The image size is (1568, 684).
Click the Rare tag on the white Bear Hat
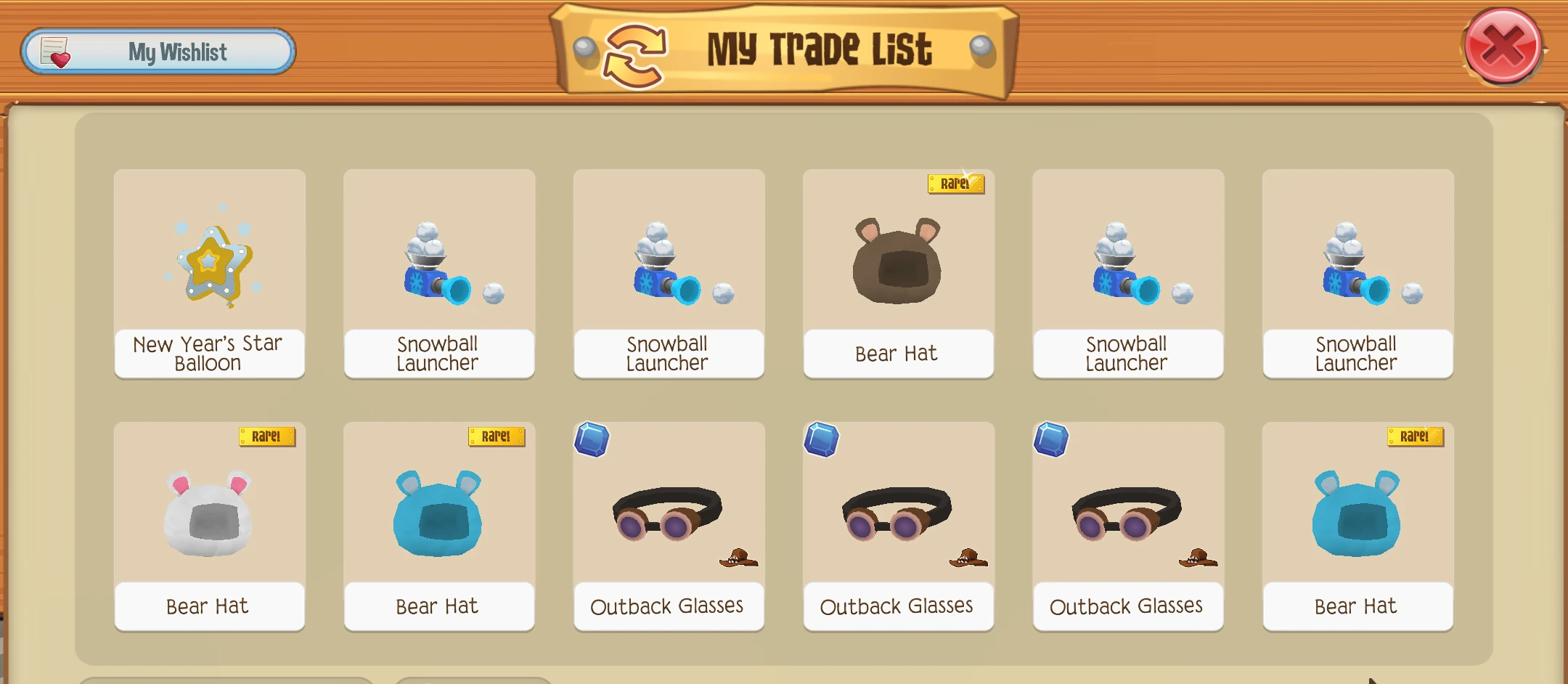coord(268,438)
